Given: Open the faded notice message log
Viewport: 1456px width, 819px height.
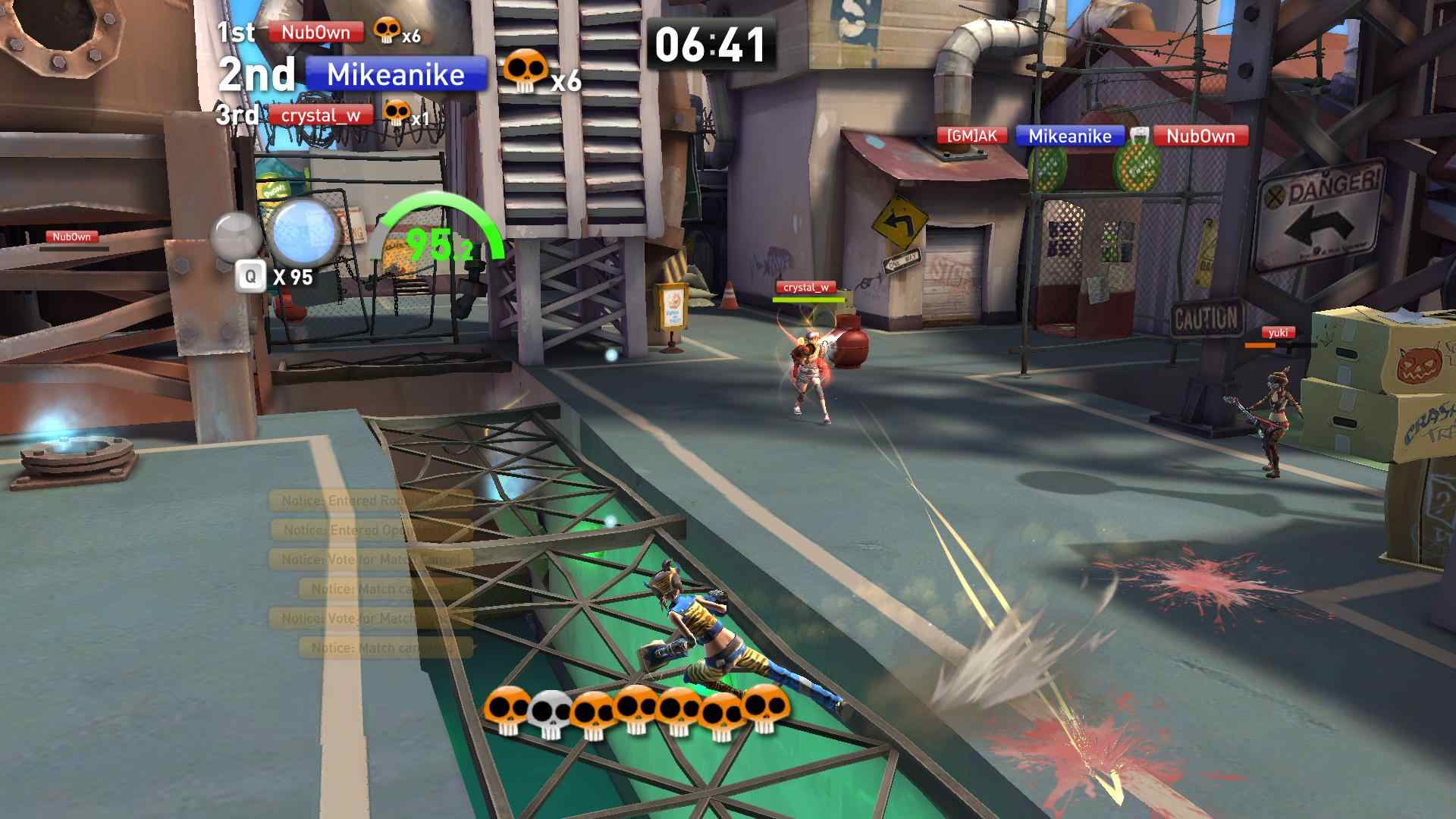Looking at the screenshot, I should [x=371, y=574].
